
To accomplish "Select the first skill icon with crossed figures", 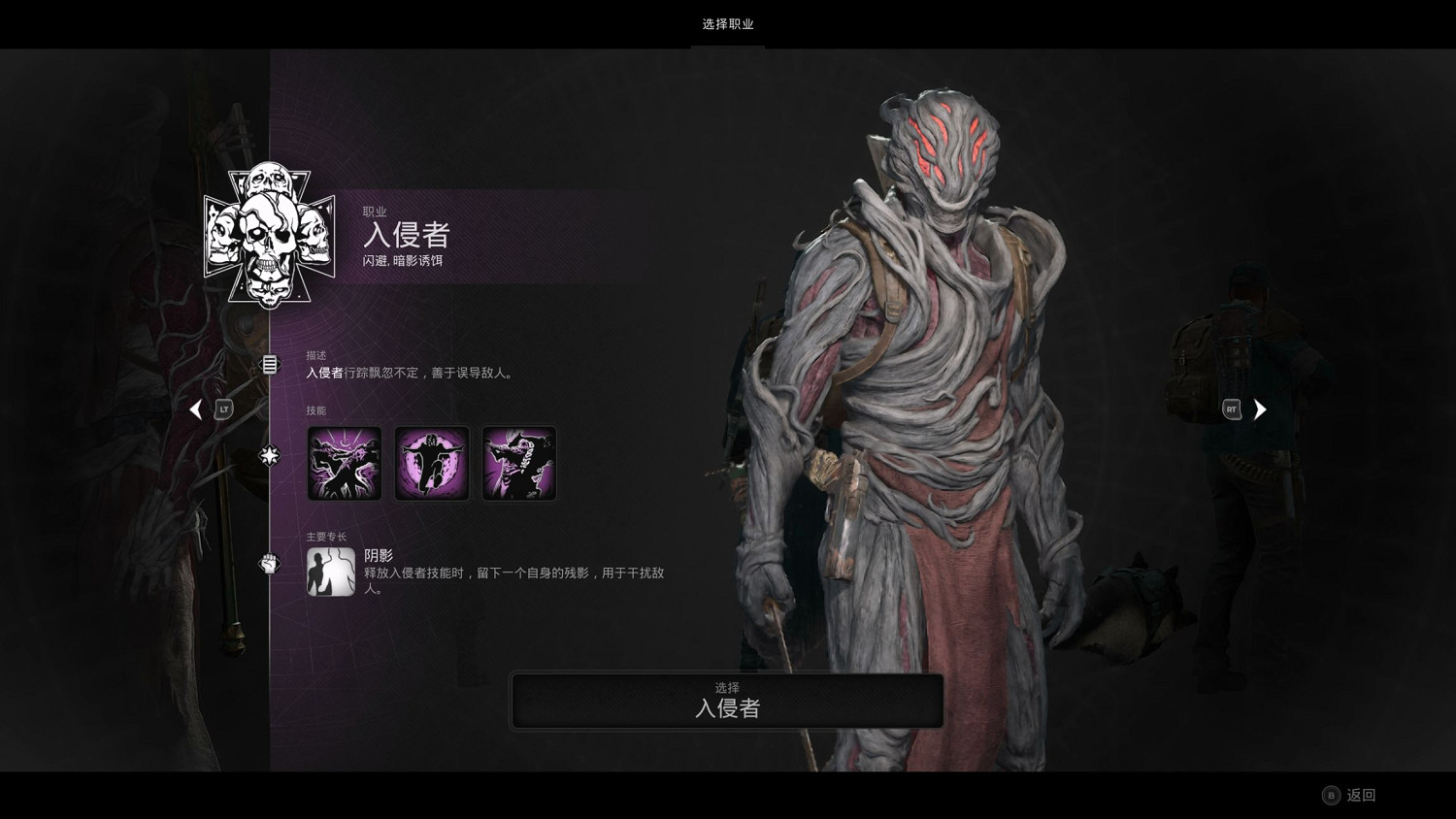I will pyautogui.click(x=345, y=464).
